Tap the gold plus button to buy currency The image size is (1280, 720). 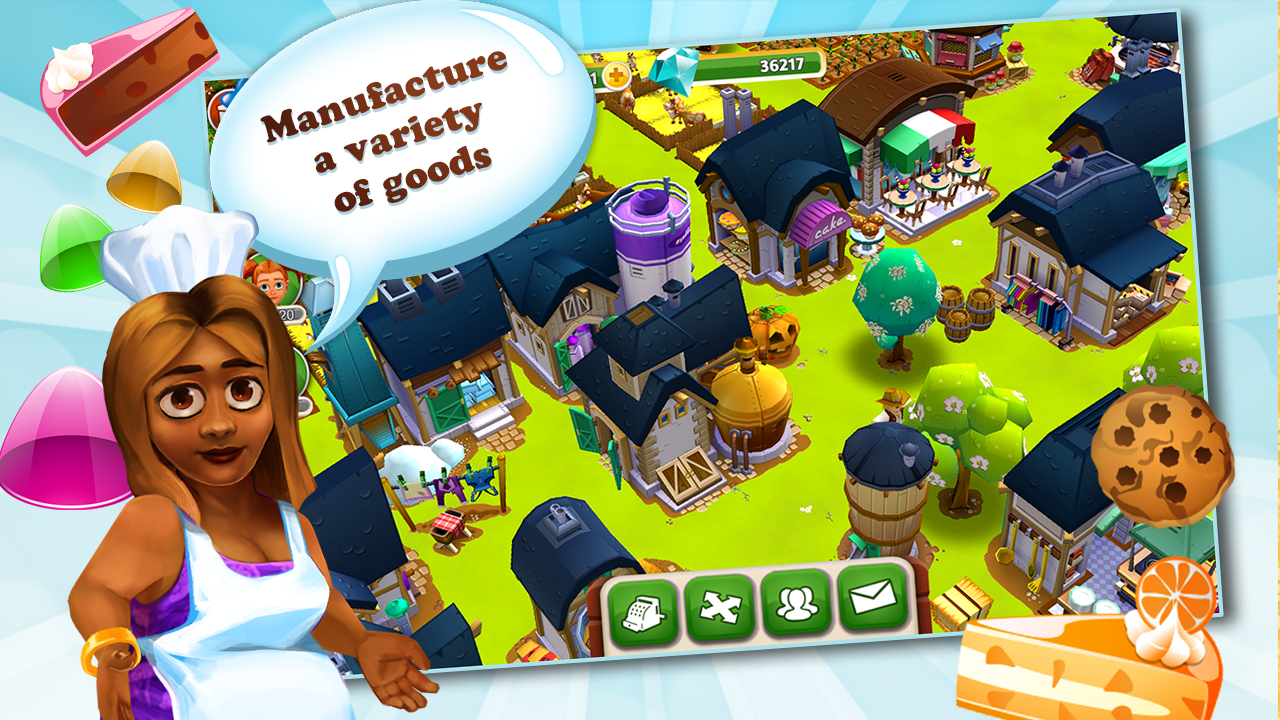coord(614,73)
